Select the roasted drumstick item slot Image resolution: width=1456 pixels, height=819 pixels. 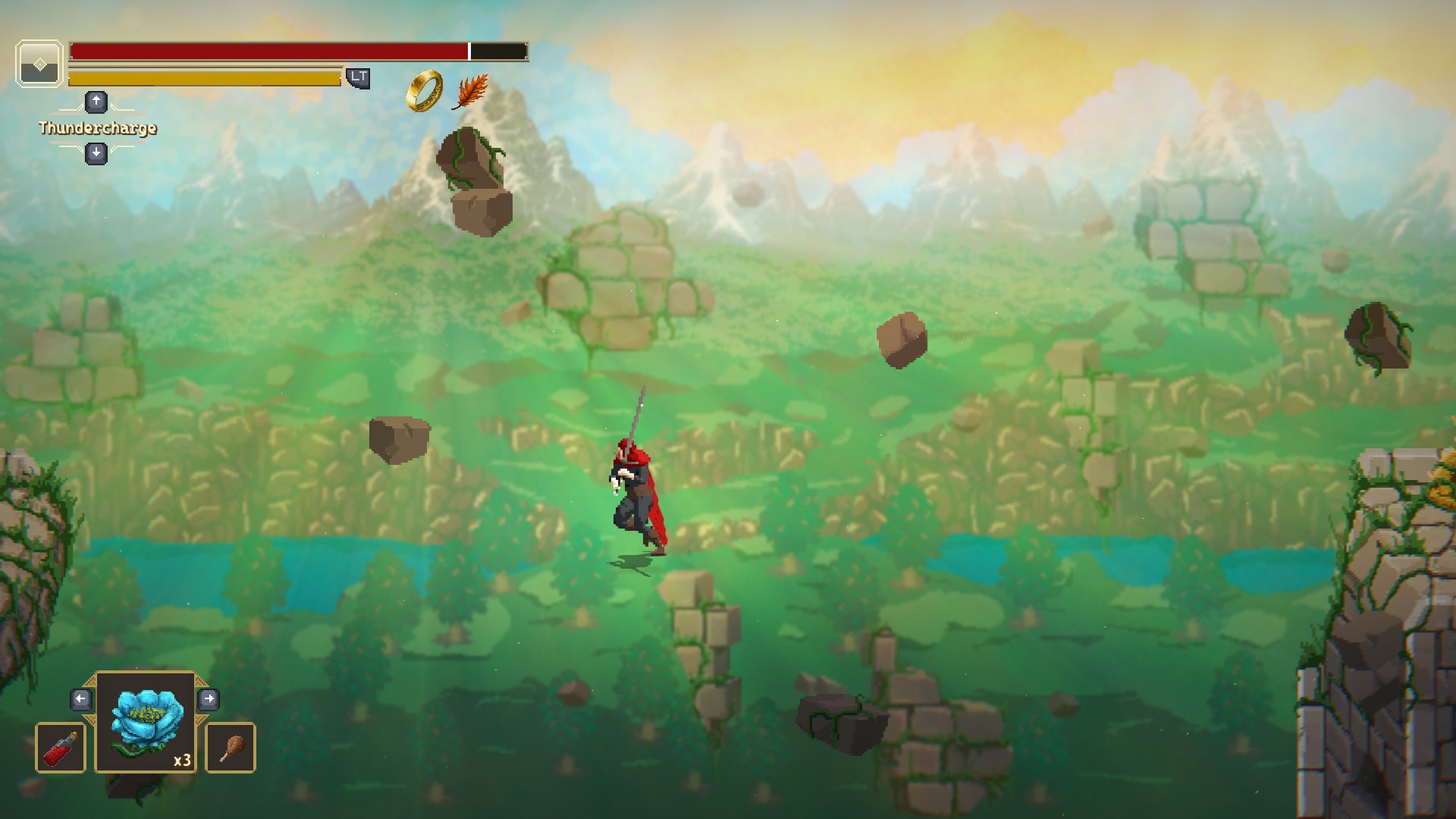[231, 748]
